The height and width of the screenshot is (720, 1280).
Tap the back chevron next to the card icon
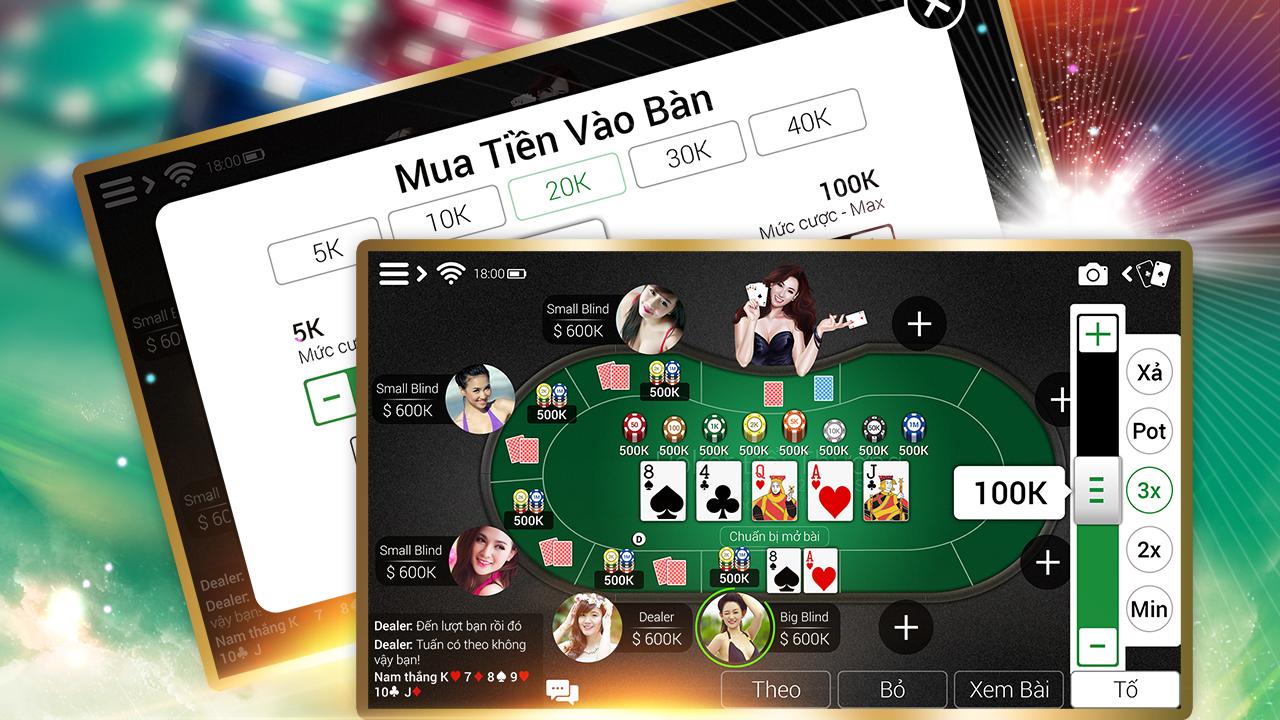tap(1129, 271)
